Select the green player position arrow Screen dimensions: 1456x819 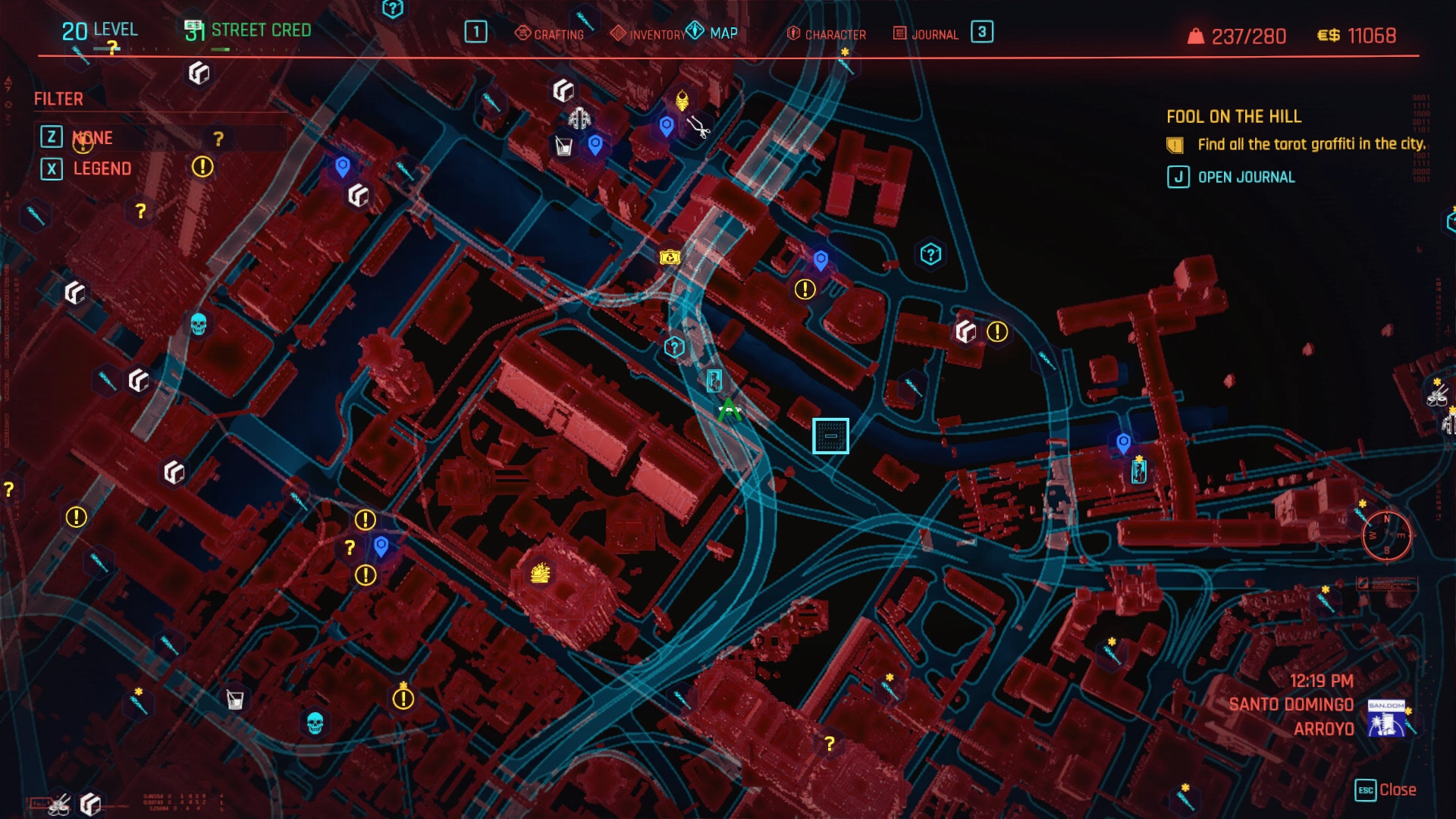point(729,410)
